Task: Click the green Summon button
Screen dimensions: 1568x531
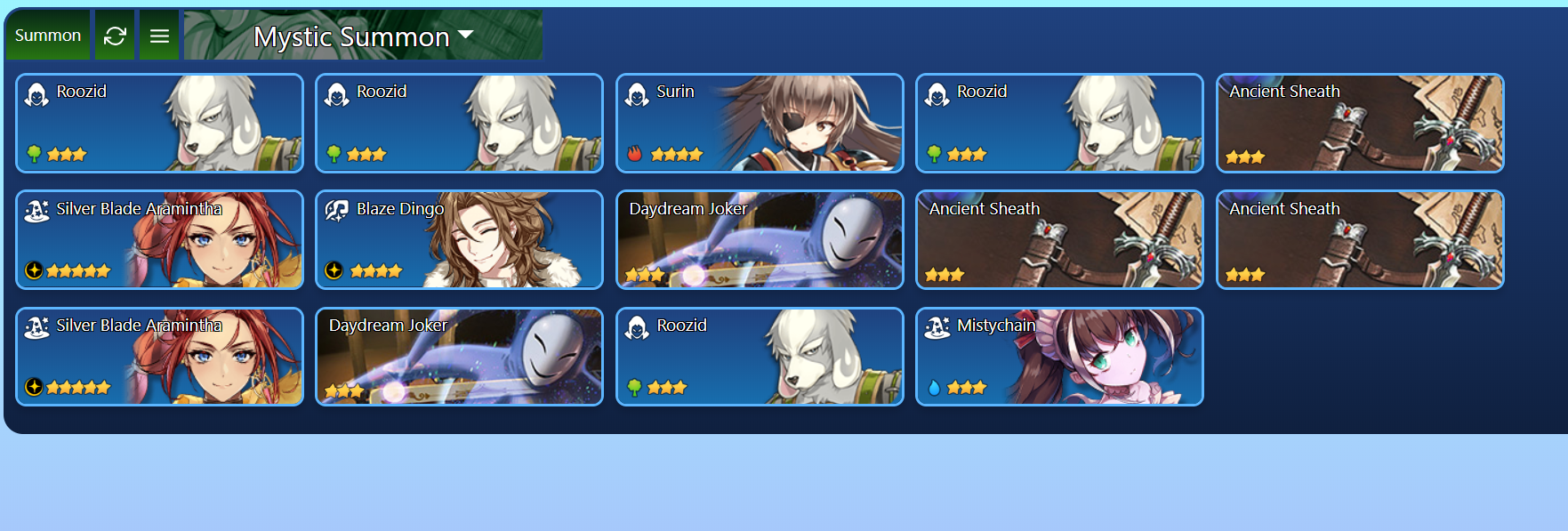Action: pos(48,36)
